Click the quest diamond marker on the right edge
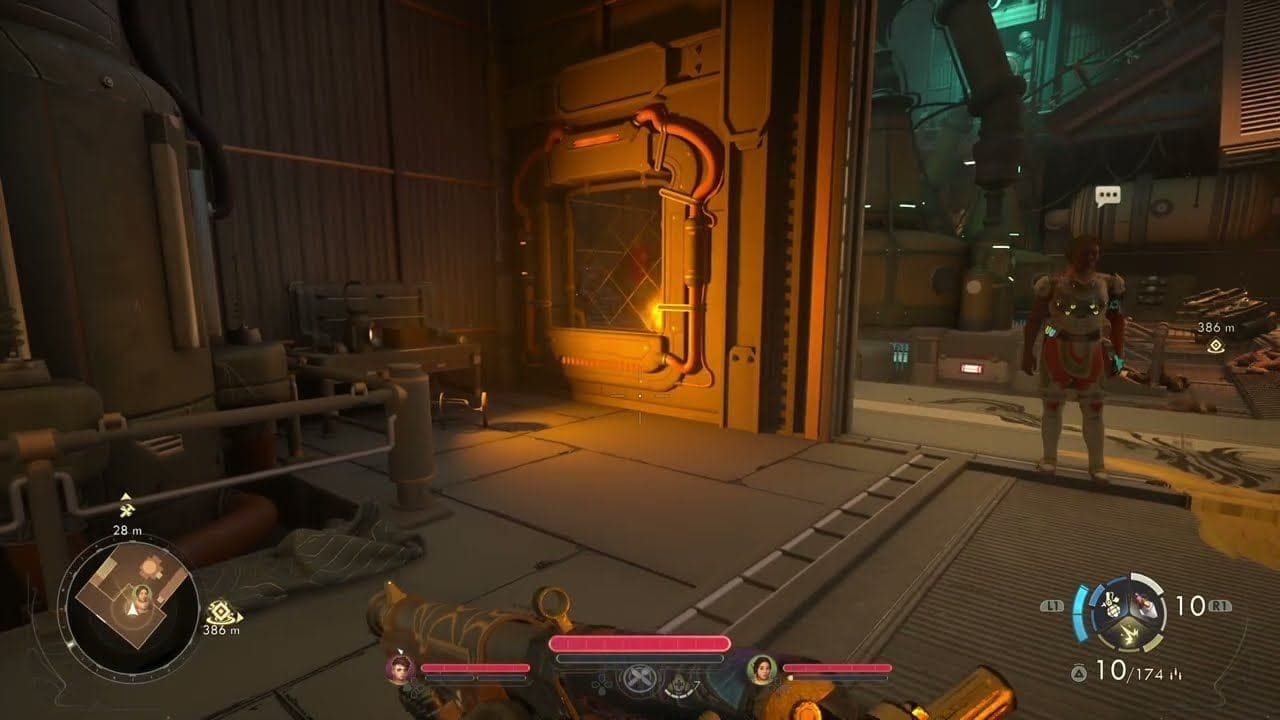The width and height of the screenshot is (1280, 720). click(1215, 345)
